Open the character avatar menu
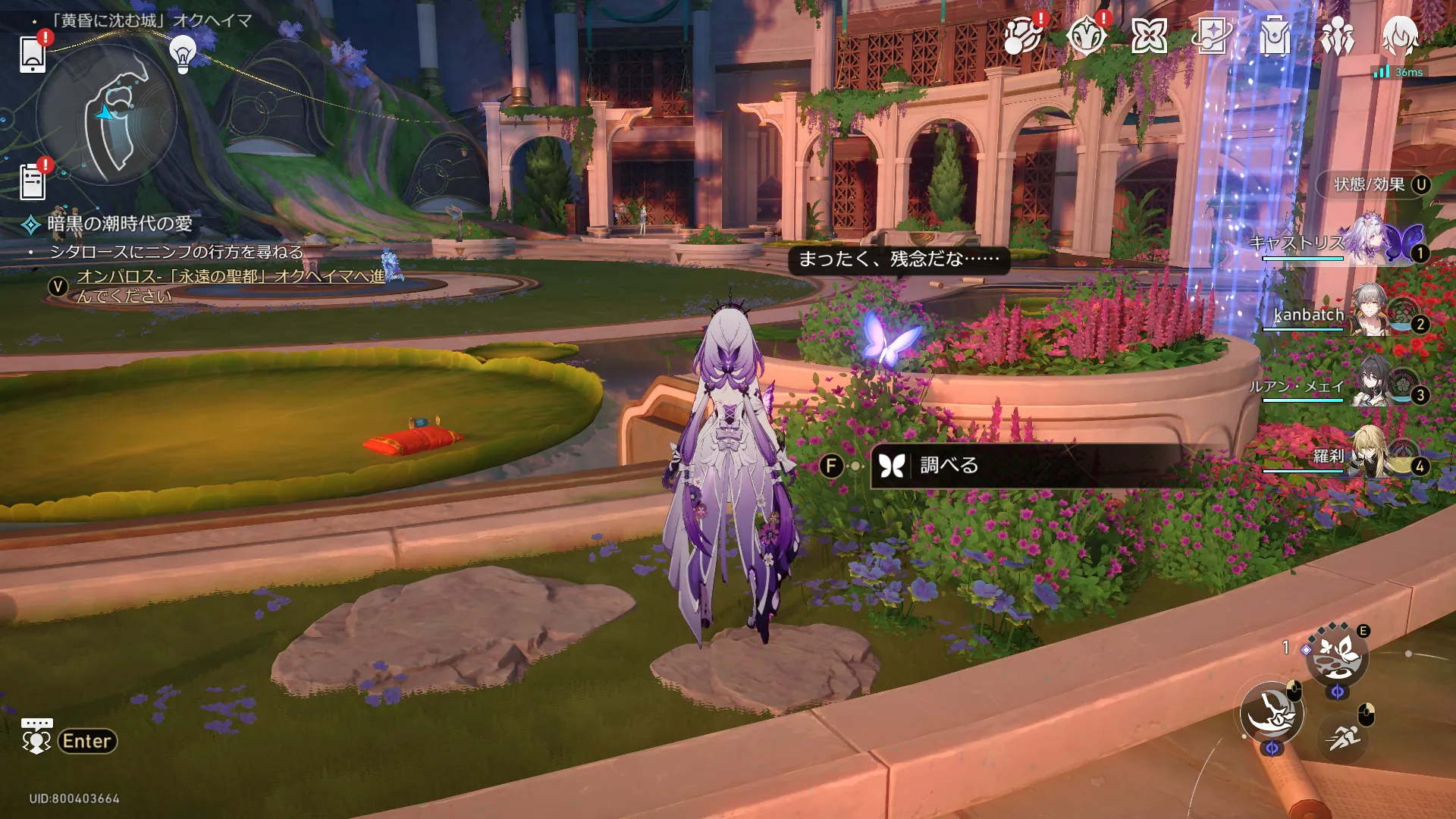This screenshot has width=1456, height=819. tap(1400, 36)
